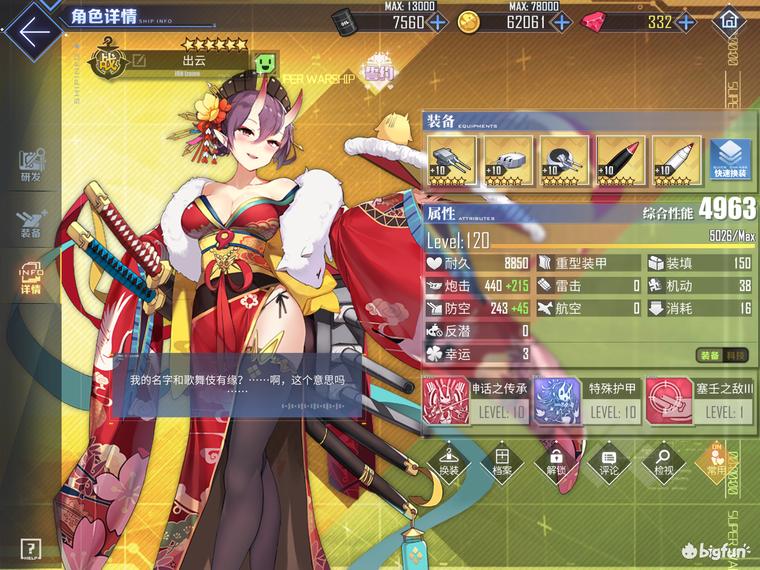Open the 换装 skin change menu
Viewport: 760px width, 570px height.
point(449,459)
